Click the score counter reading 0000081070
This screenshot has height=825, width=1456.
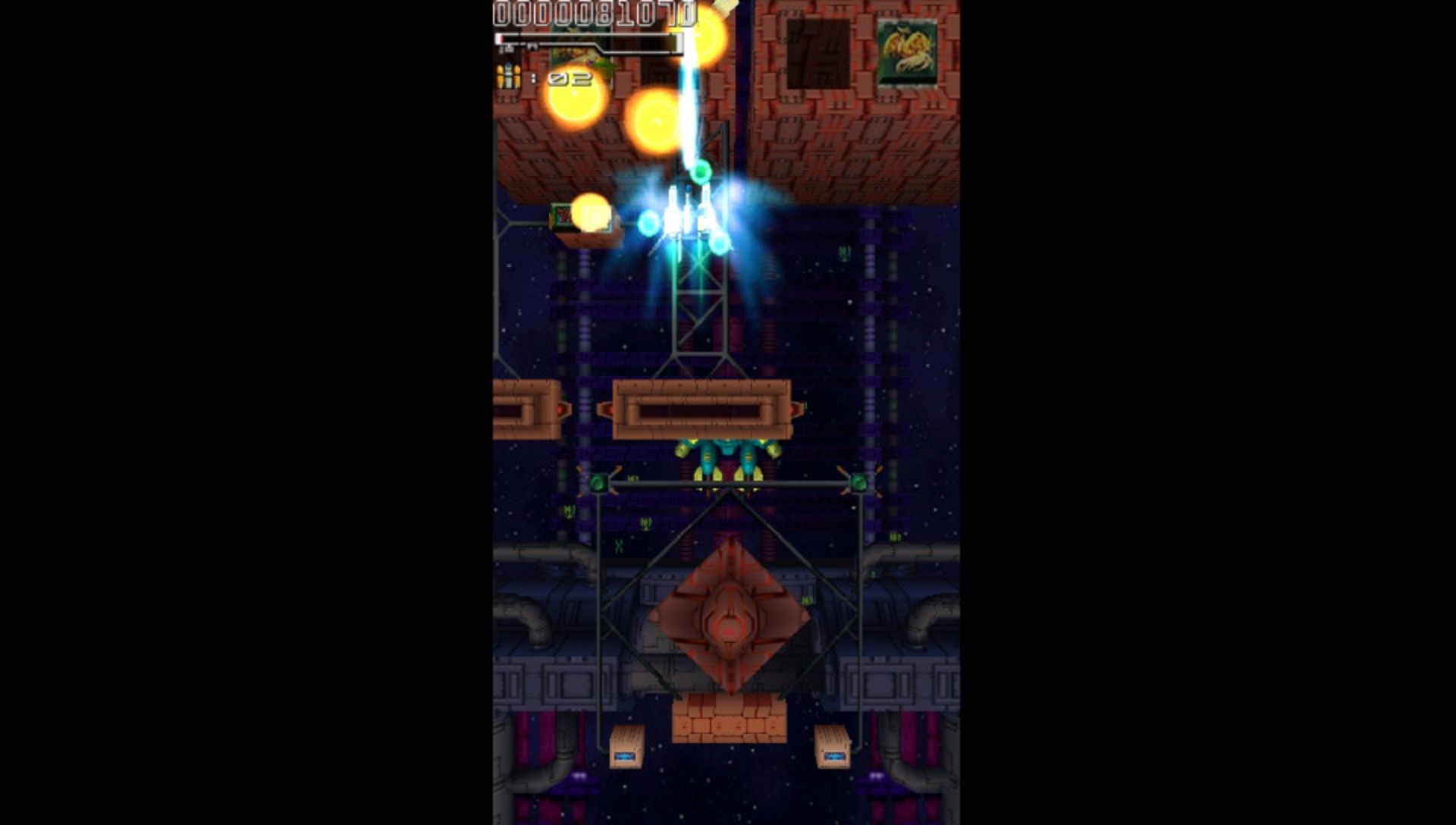(x=595, y=12)
